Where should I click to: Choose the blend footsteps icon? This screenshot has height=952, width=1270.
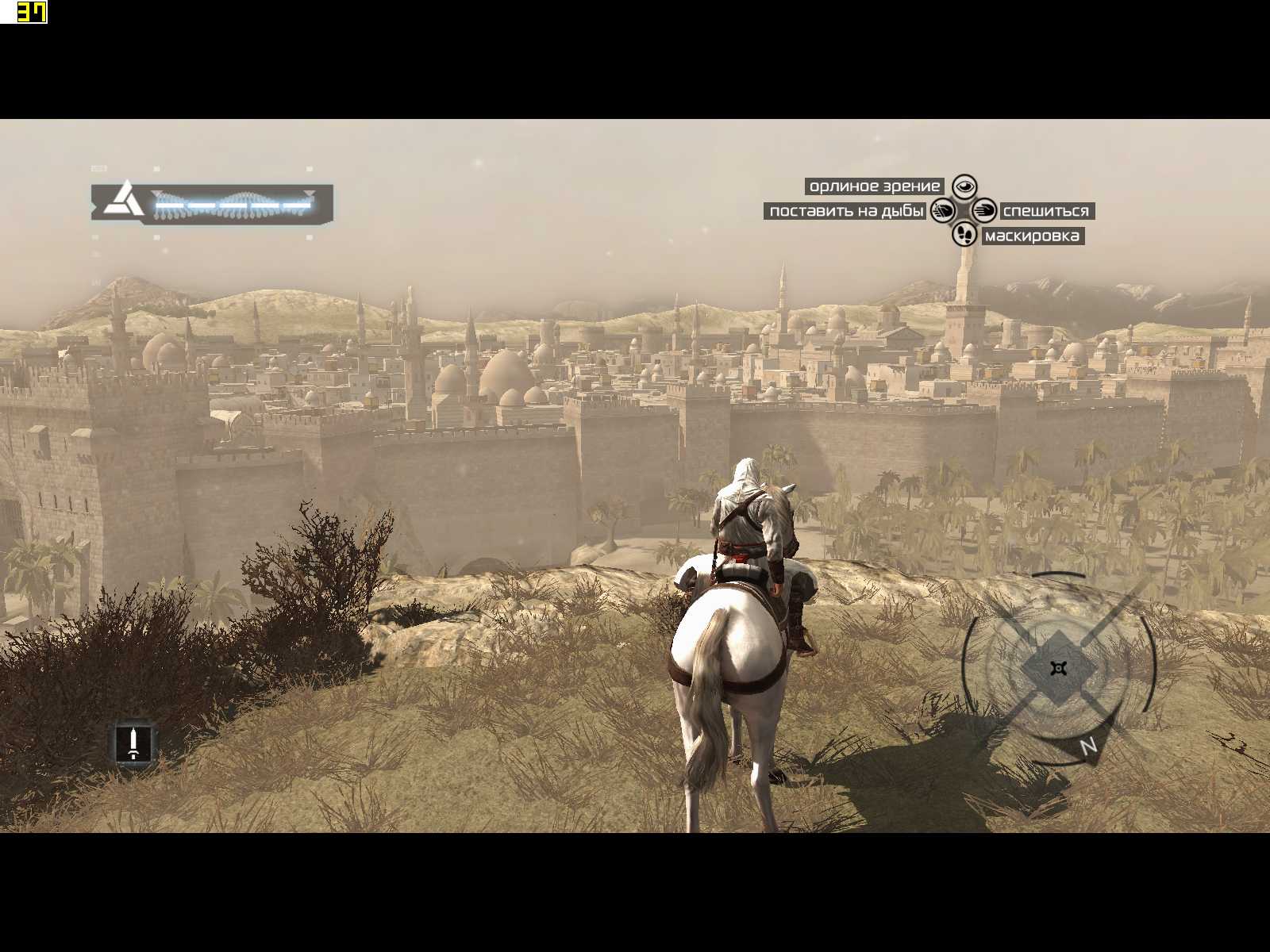pos(964,234)
